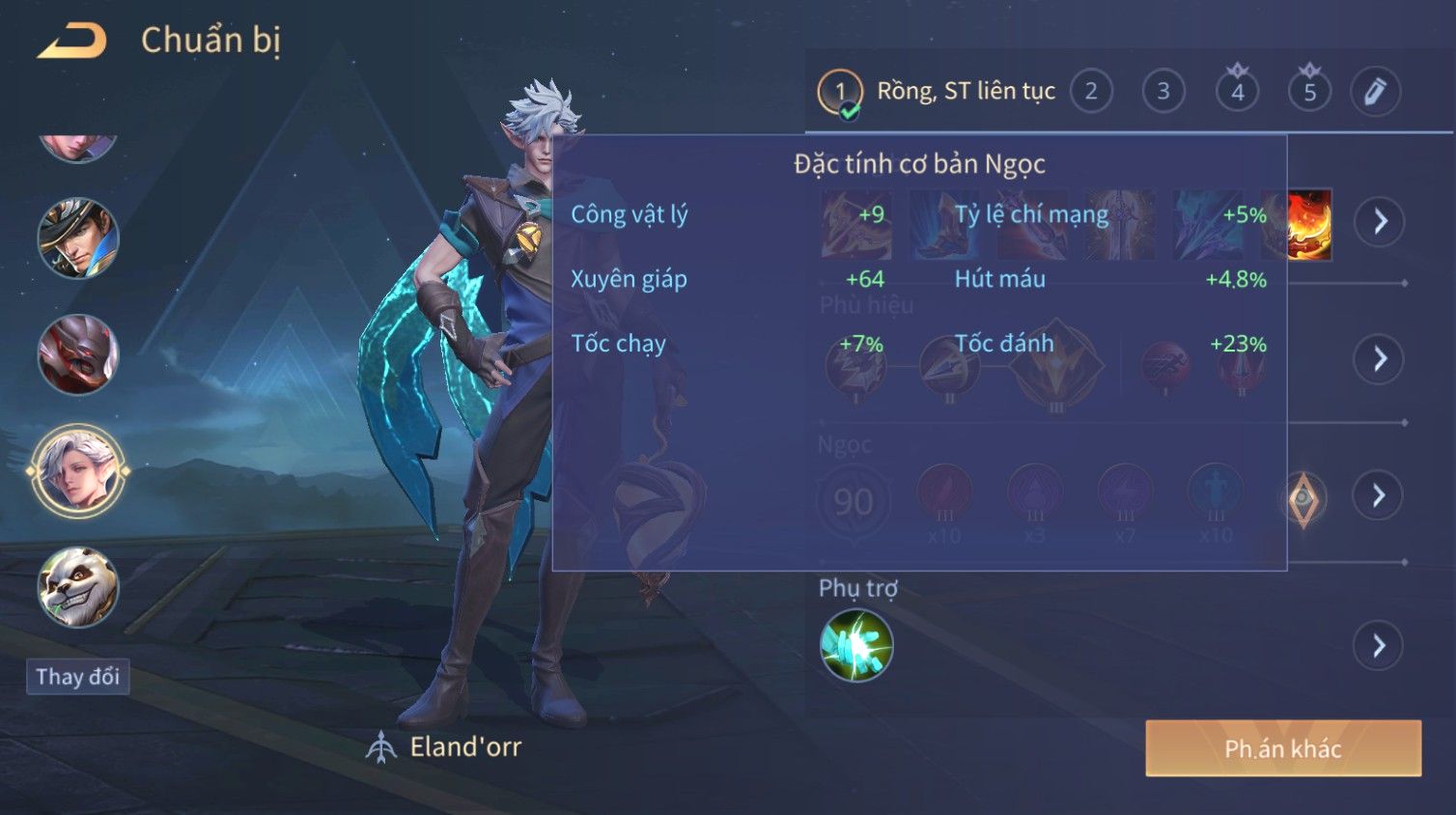Expand the Phụ trợ section arrow

[x=1379, y=646]
